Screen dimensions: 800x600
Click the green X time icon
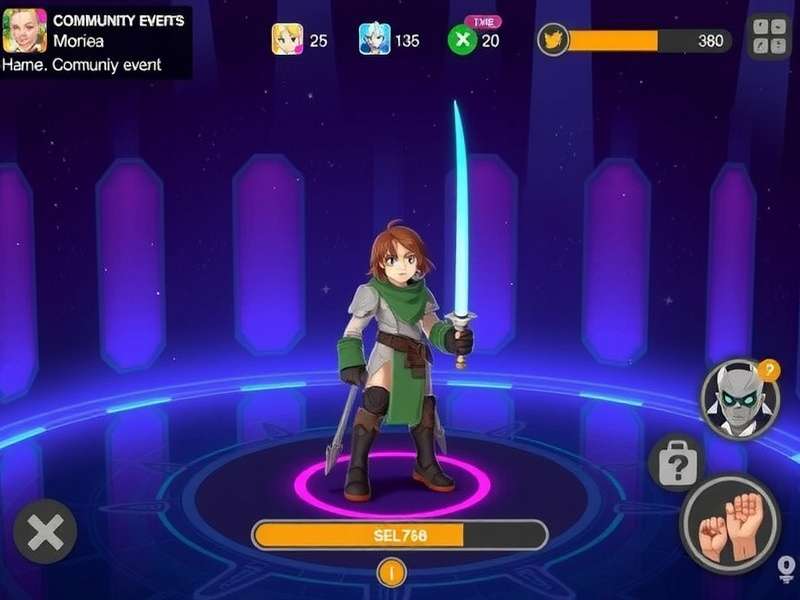click(461, 40)
